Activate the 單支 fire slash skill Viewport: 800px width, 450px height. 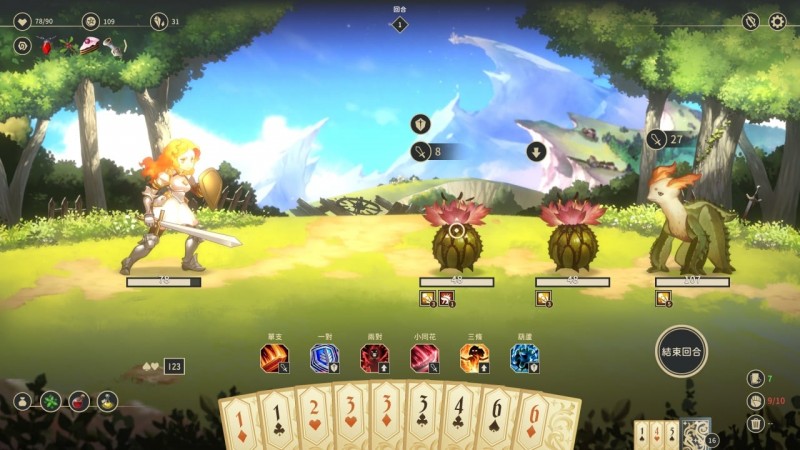(275, 358)
